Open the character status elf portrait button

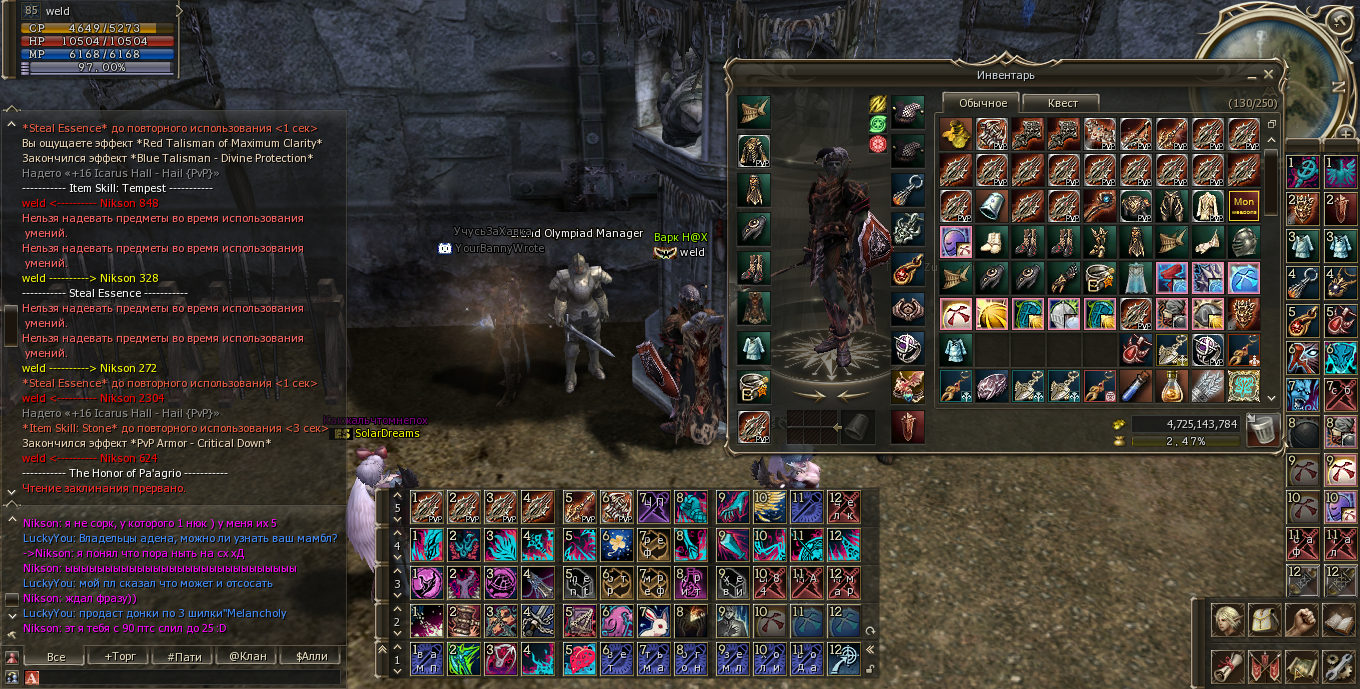click(x=1228, y=621)
